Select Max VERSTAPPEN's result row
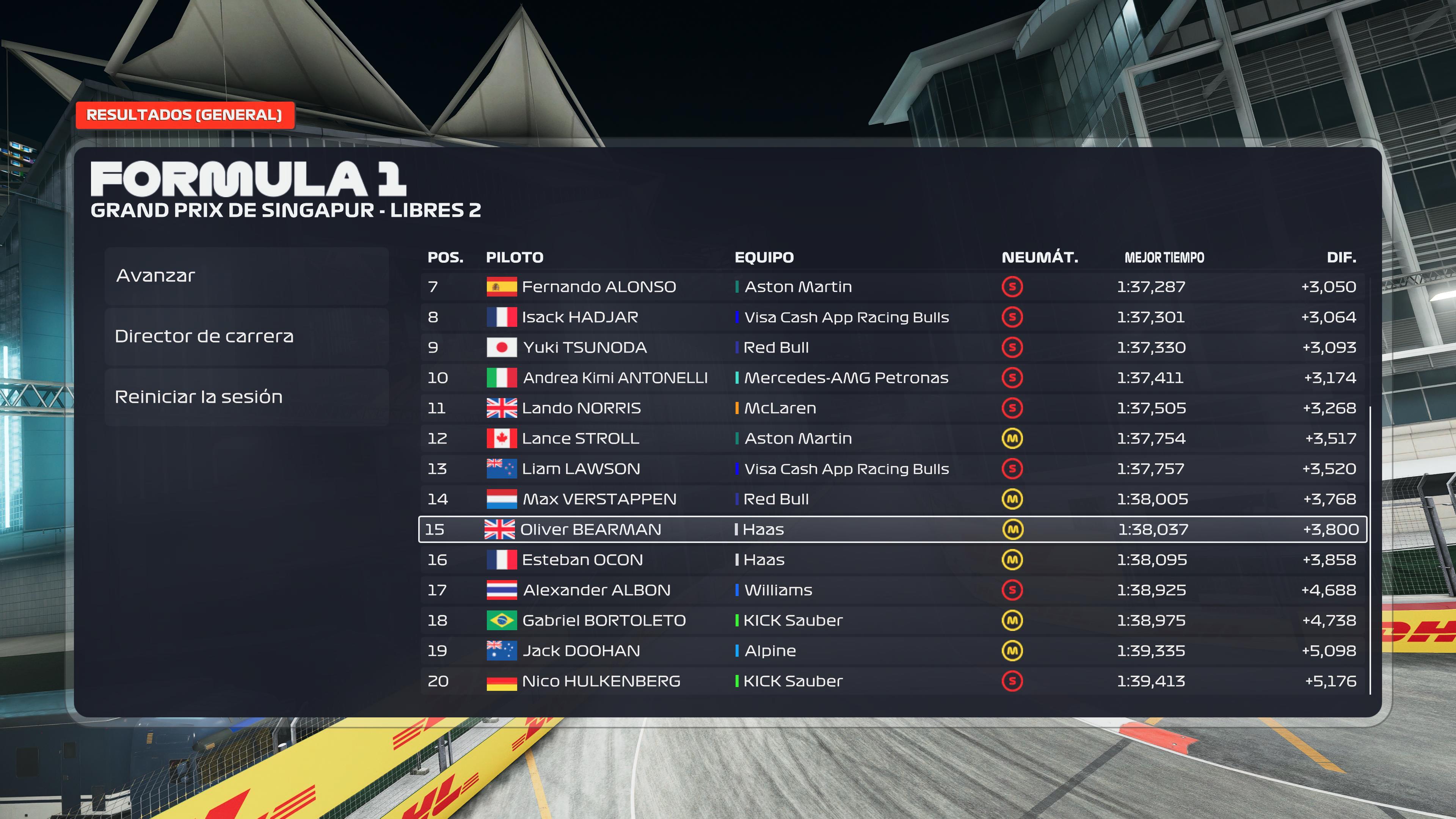Screen dimensions: 1456x819 (892, 499)
